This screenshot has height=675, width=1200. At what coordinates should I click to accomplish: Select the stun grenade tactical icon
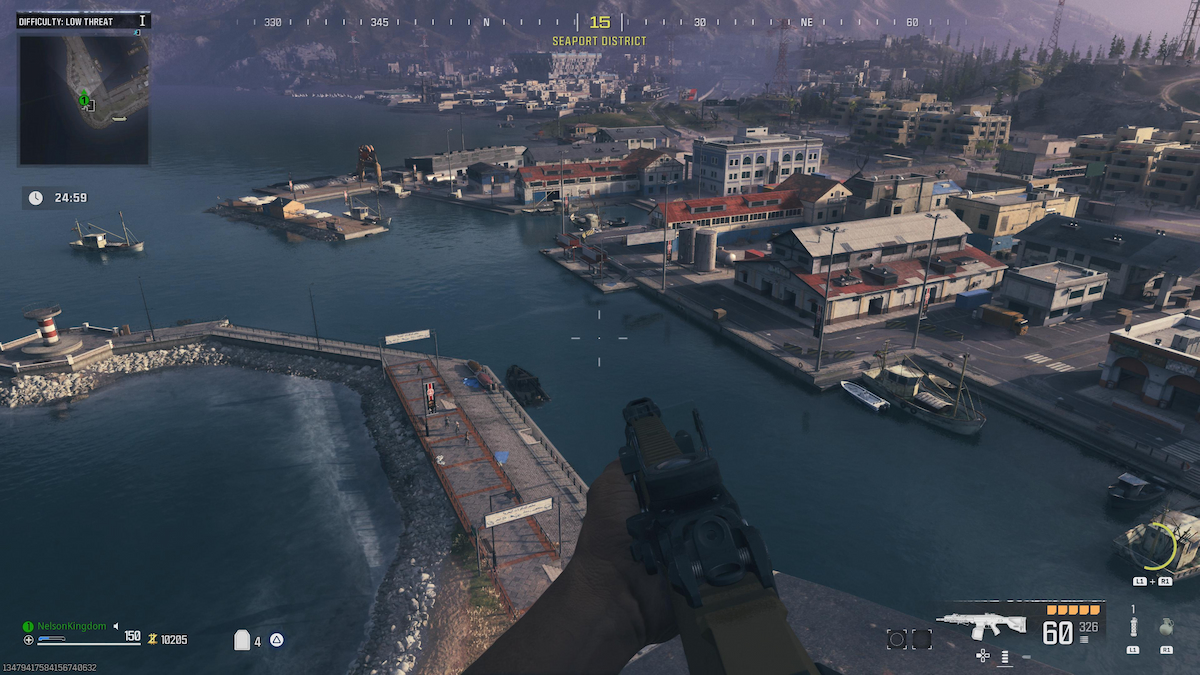[x=1133, y=628]
